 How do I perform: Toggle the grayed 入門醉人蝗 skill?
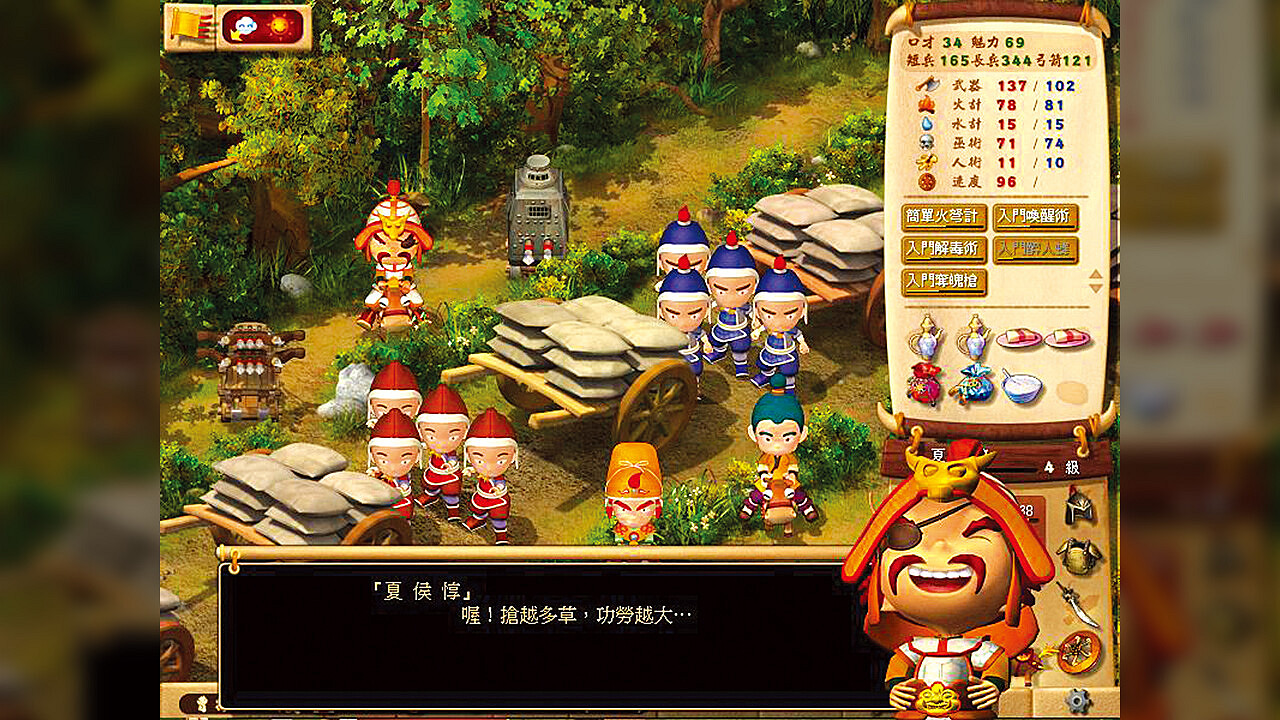(1034, 248)
